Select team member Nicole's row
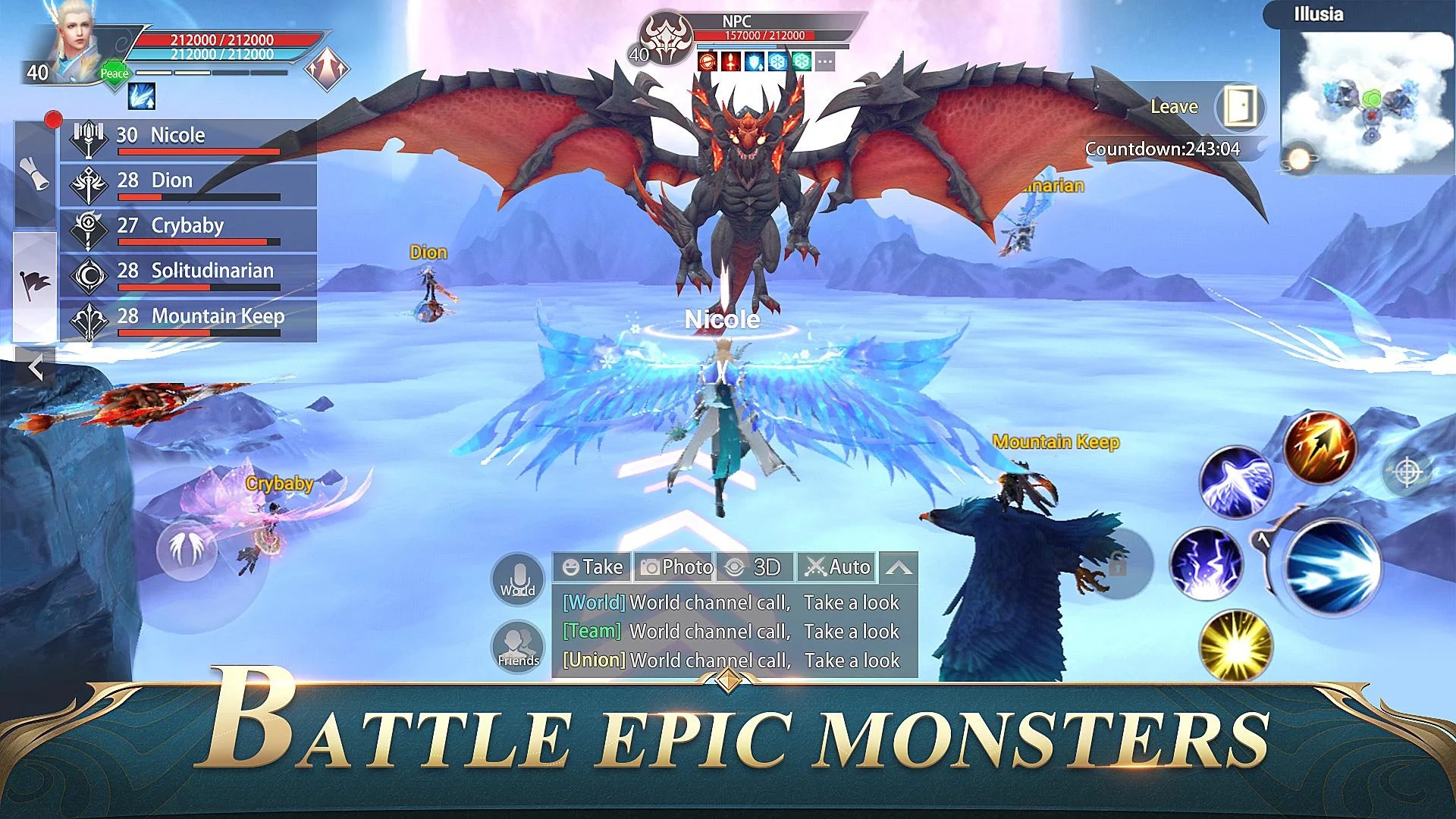This screenshot has height=819, width=1456. coord(188,140)
